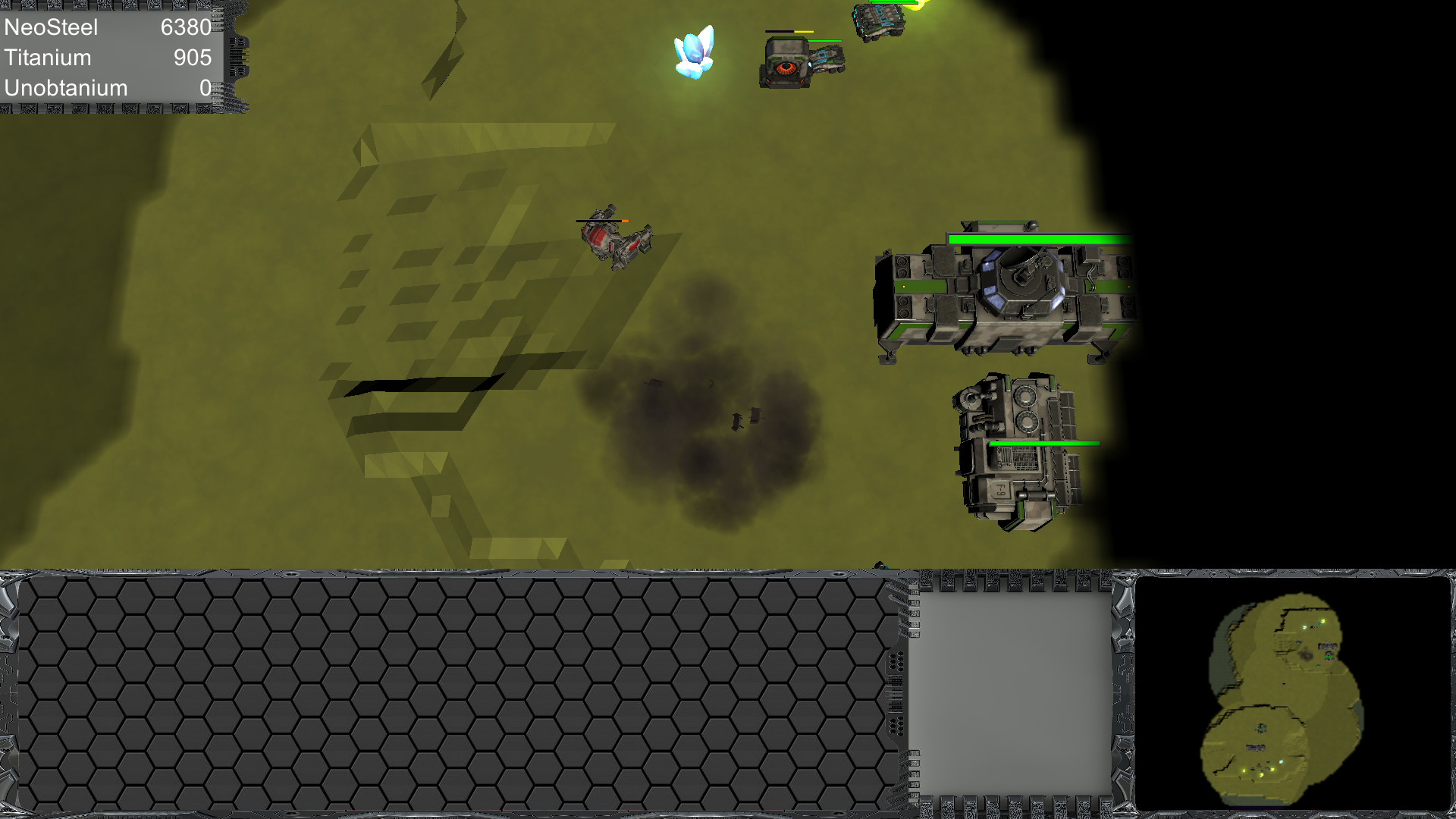Screen dimensions: 1456x819
Task: Click the Unobtanium resource label
Action: pyautogui.click(x=65, y=87)
